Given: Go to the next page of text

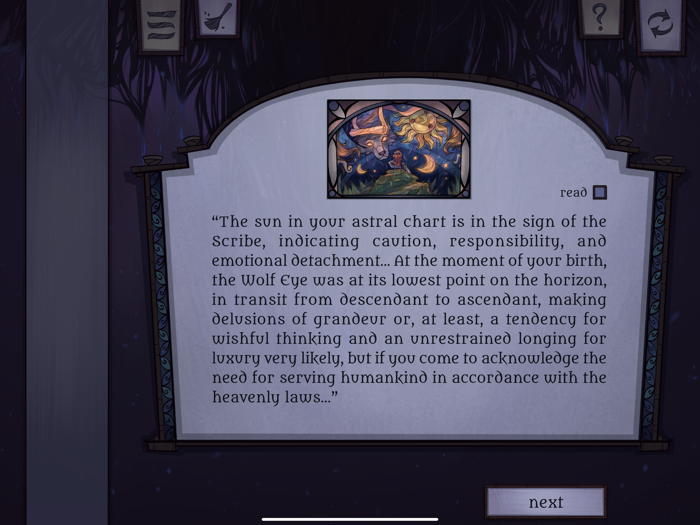Looking at the screenshot, I should tap(545, 502).
